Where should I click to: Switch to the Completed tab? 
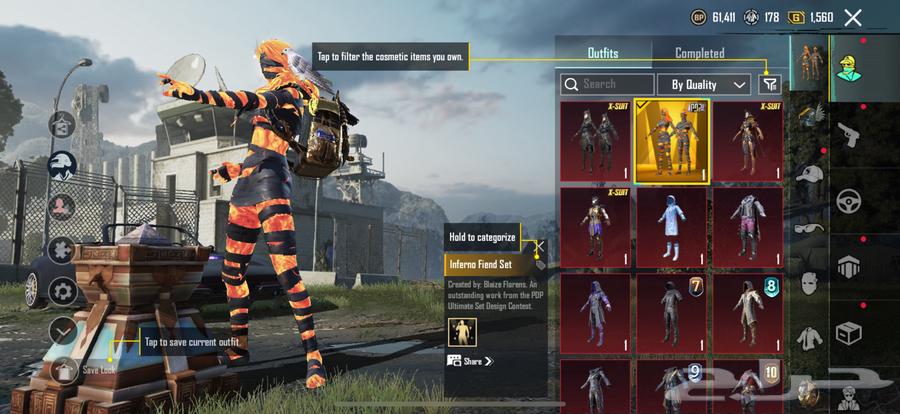pos(699,53)
